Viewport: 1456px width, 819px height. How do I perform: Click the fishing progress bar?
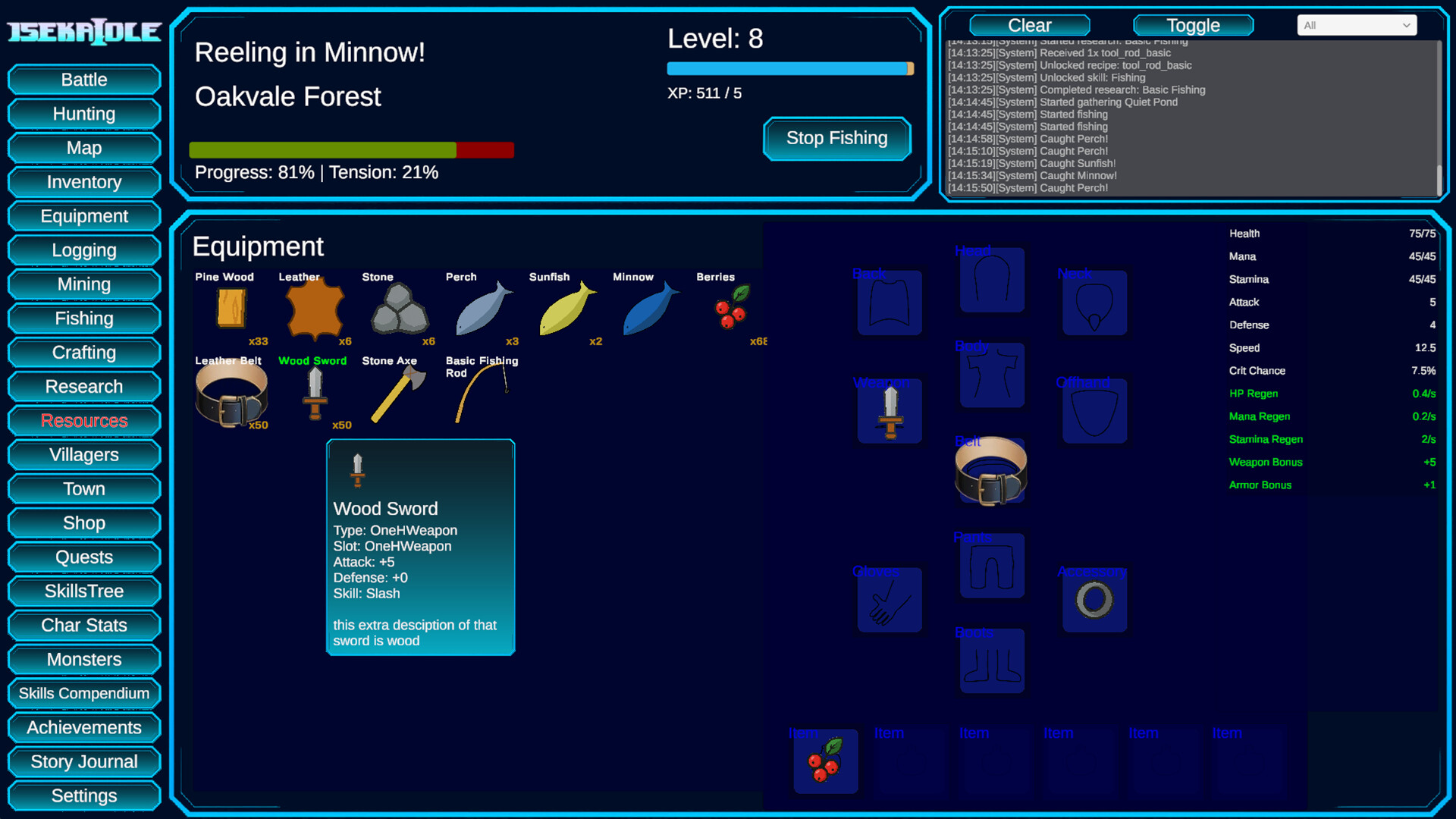[x=352, y=149]
